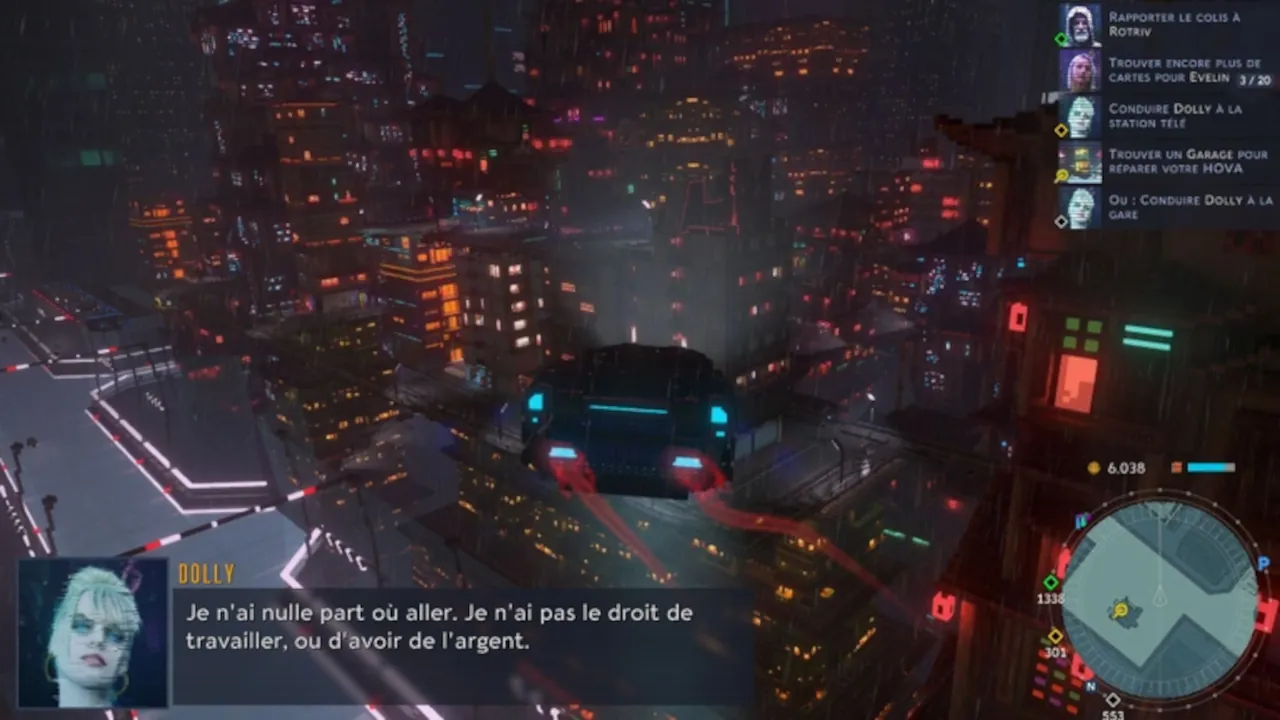Click the circular city minimap
Viewport: 1280px width, 720px height.
pos(1159,598)
